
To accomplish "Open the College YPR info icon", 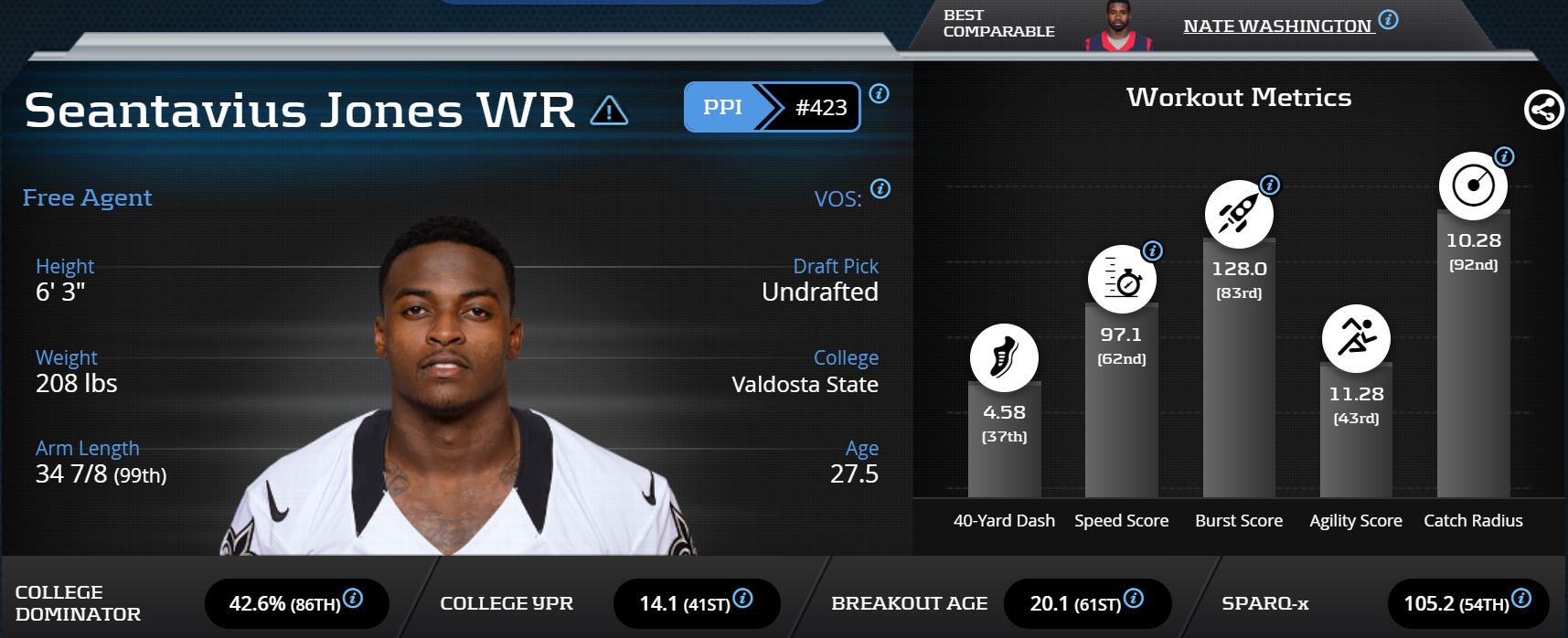I will (x=743, y=599).
